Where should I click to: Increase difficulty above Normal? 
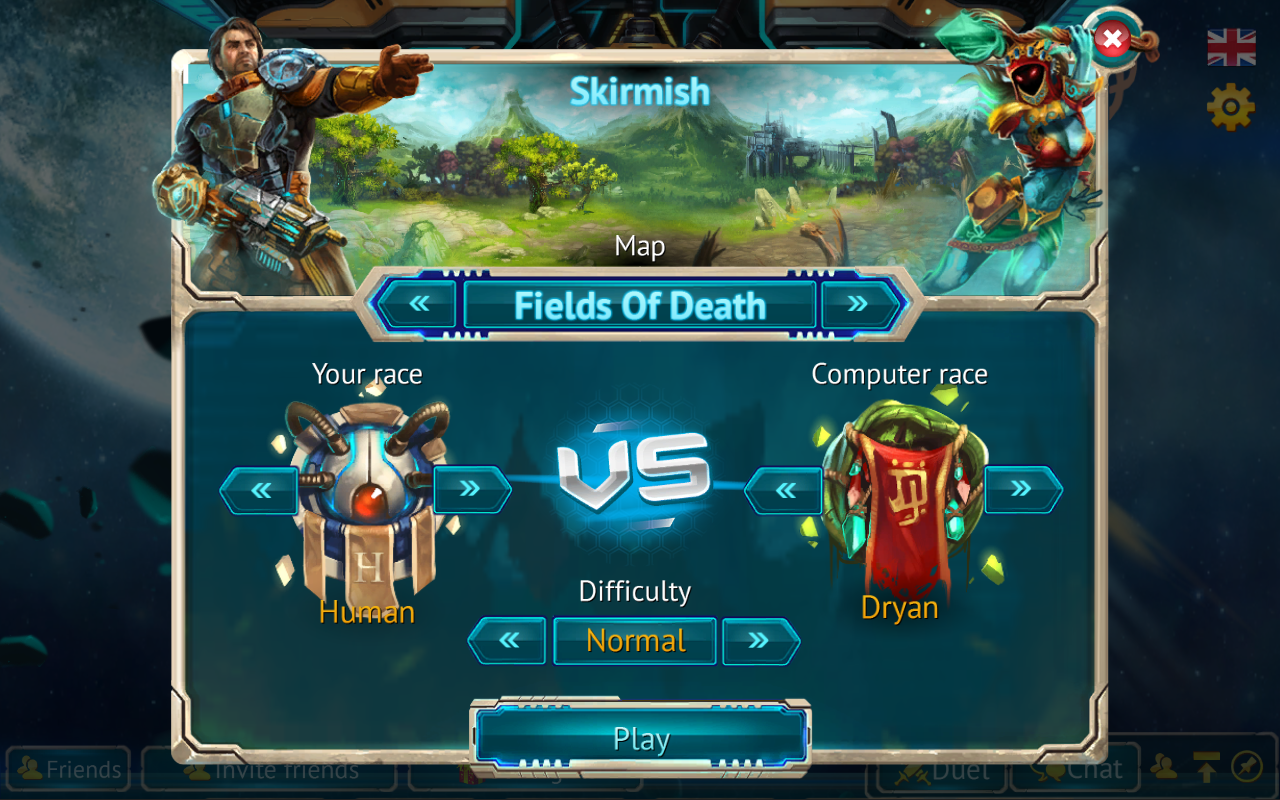tap(763, 640)
